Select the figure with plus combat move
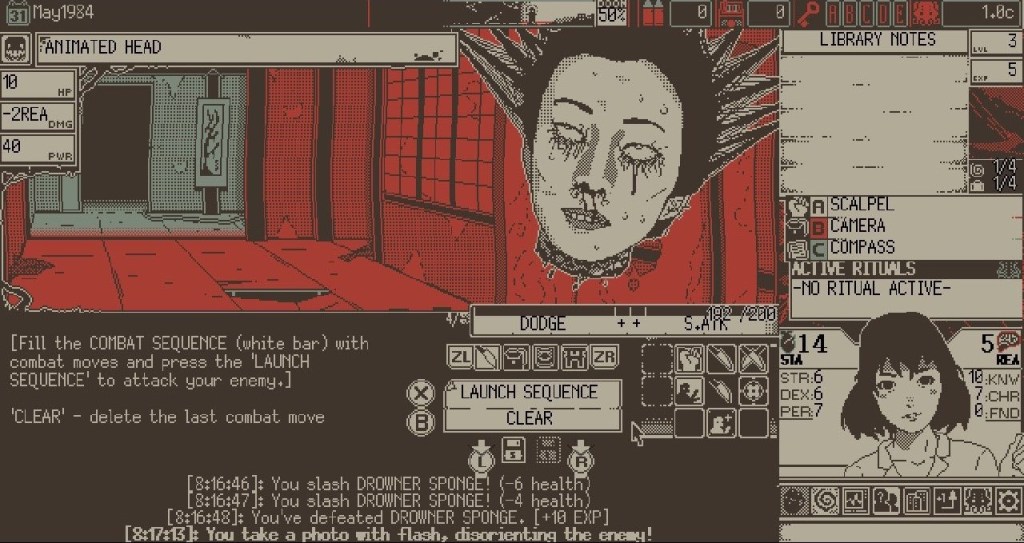Viewport: 1024px width, 543px height. 721,423
